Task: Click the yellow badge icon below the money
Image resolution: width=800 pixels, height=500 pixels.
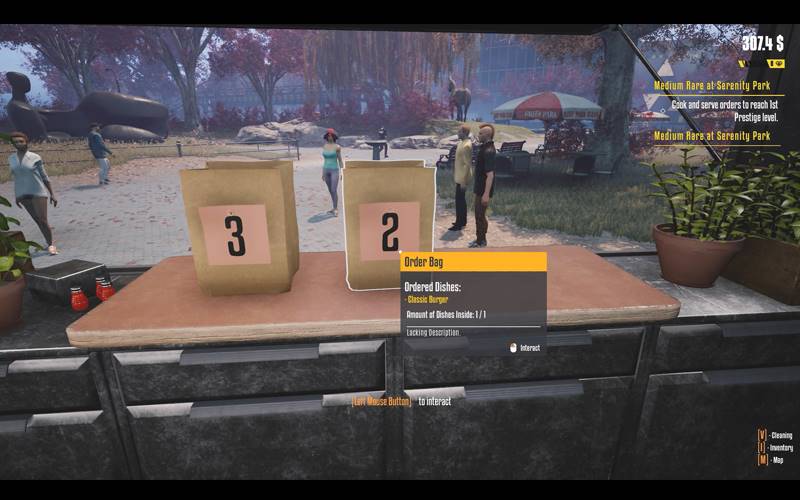Action: pos(777,63)
